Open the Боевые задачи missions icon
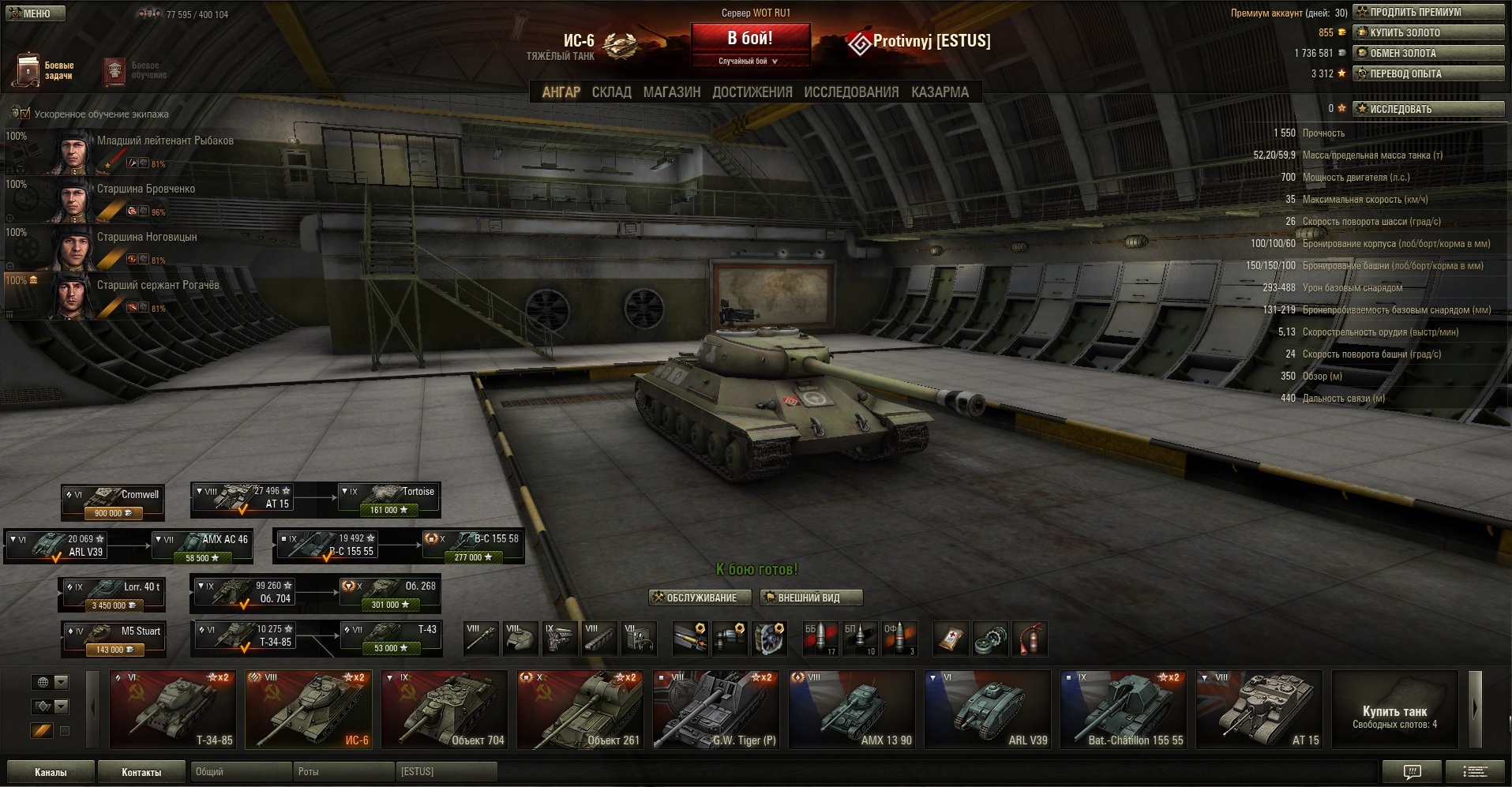The height and width of the screenshot is (787, 1512). click(44, 70)
